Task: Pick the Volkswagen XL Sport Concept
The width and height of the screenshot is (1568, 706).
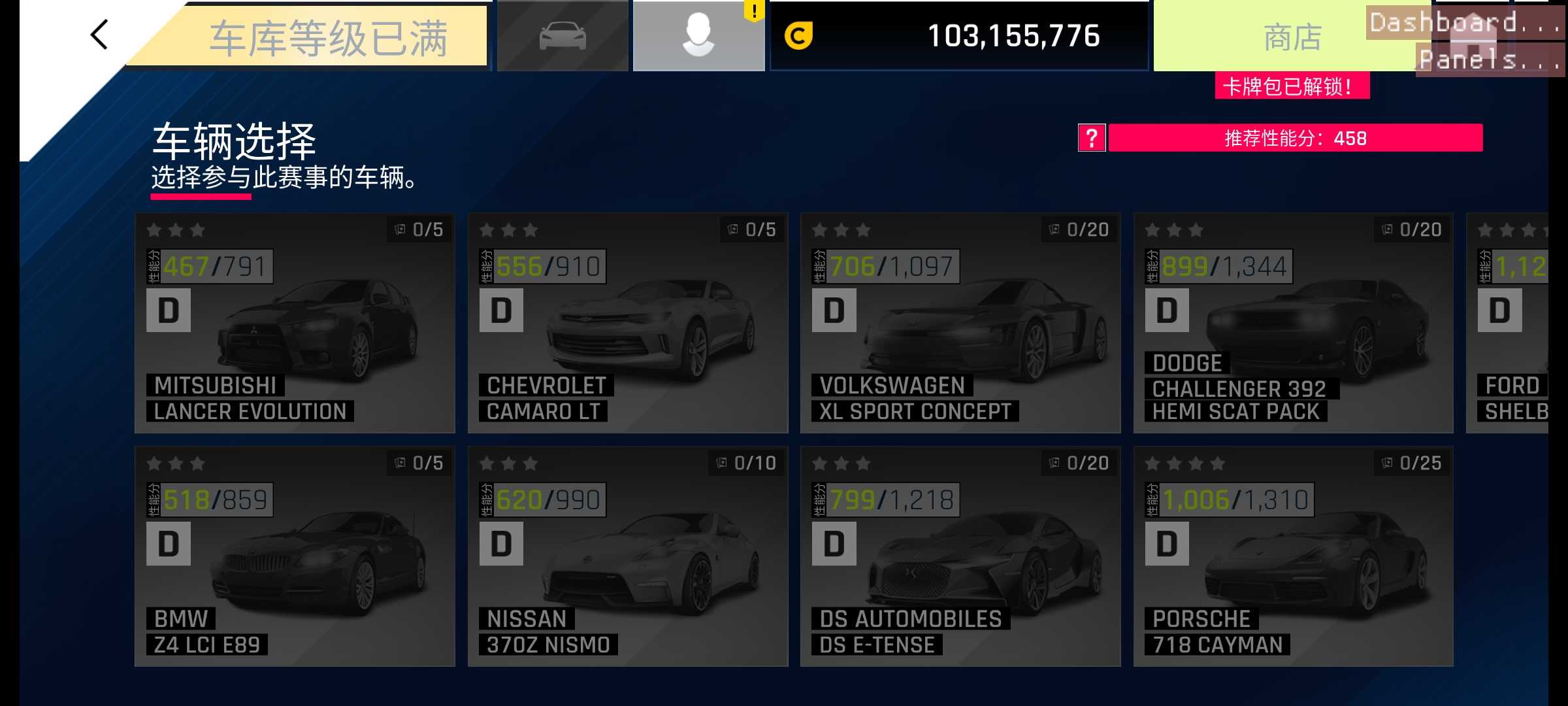Action: (x=960, y=323)
